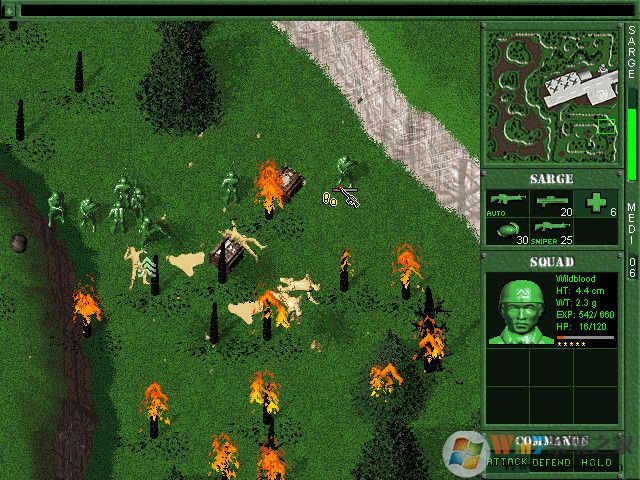This screenshot has height=480, width=640.
Task: Equip the sniper rifle slot
Action: 554,231
